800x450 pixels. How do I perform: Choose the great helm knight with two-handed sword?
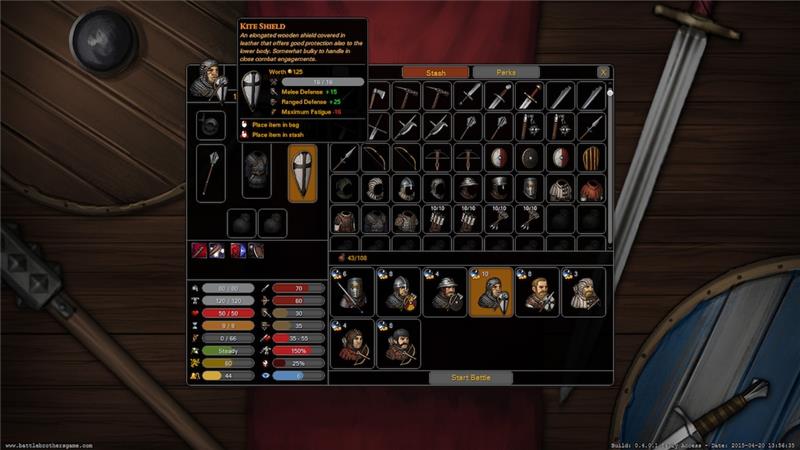(350, 291)
